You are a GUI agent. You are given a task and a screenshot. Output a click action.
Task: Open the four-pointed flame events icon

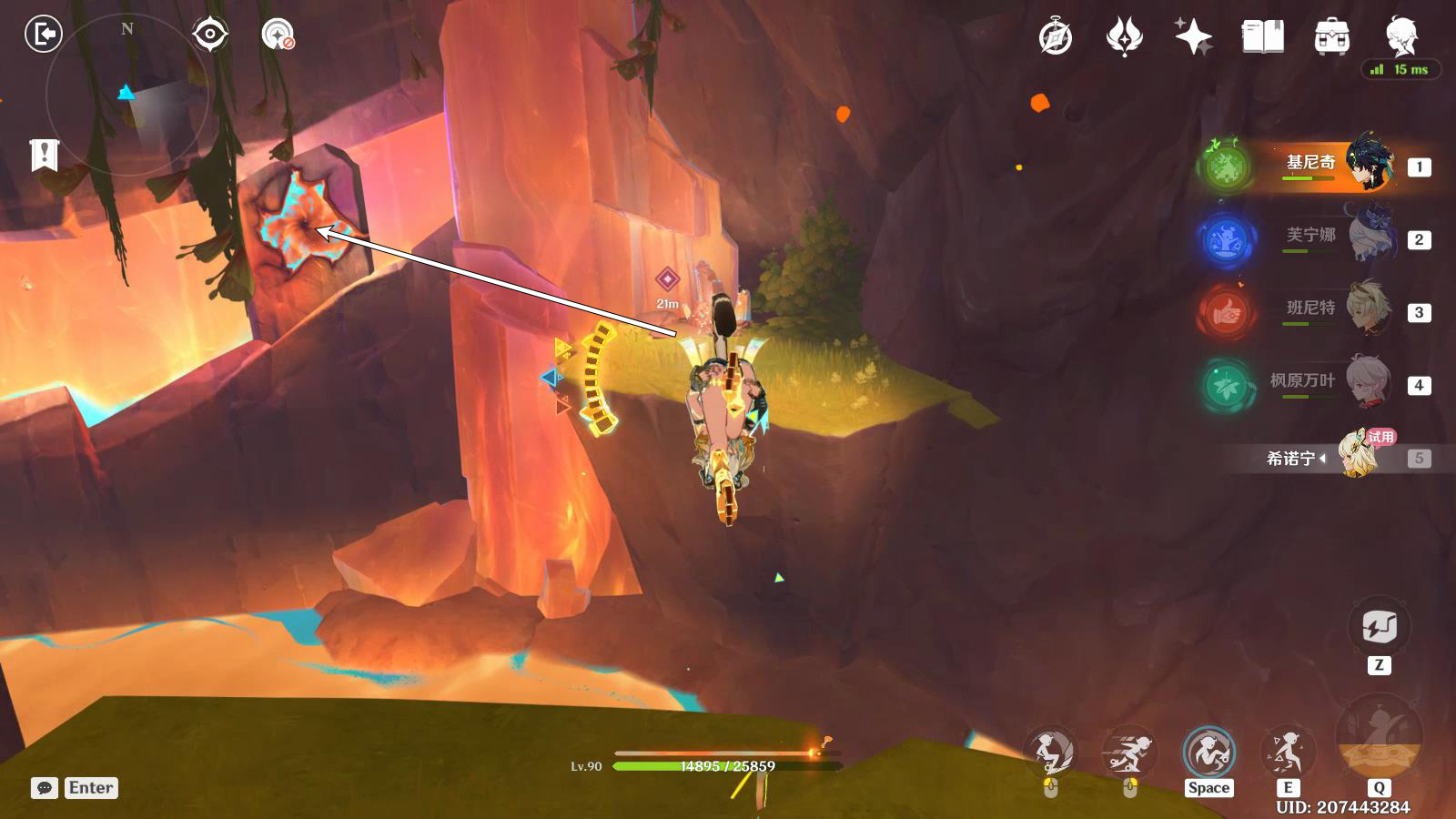(1124, 37)
